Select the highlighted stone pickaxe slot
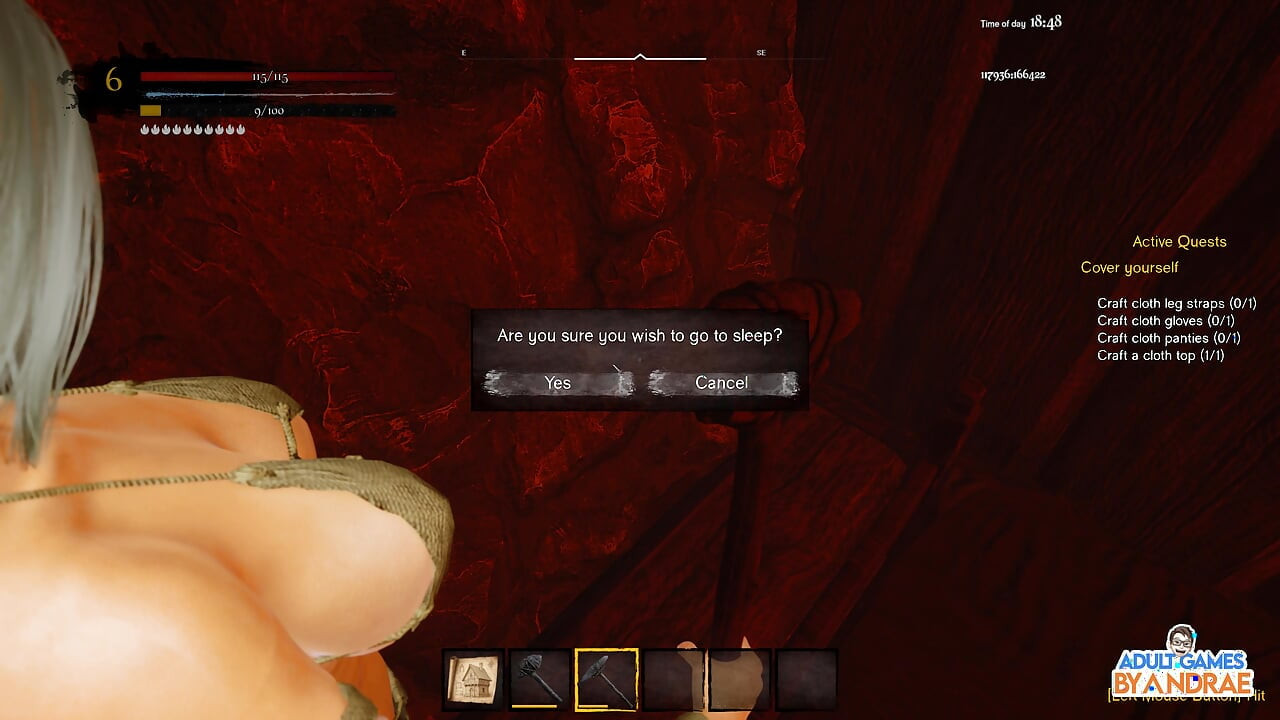The image size is (1280, 720). point(606,680)
